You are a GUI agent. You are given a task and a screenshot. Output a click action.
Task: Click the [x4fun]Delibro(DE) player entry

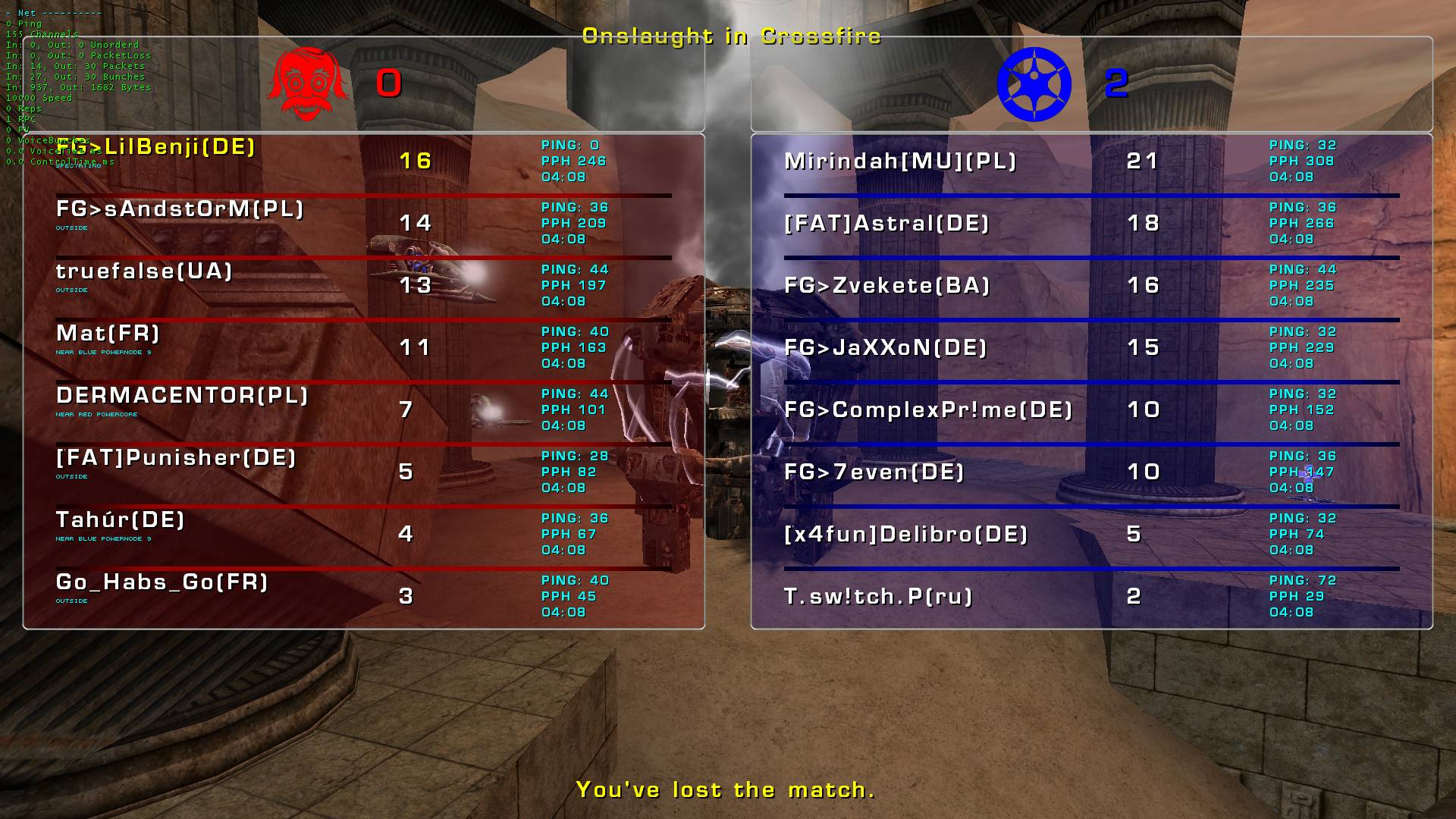click(906, 535)
